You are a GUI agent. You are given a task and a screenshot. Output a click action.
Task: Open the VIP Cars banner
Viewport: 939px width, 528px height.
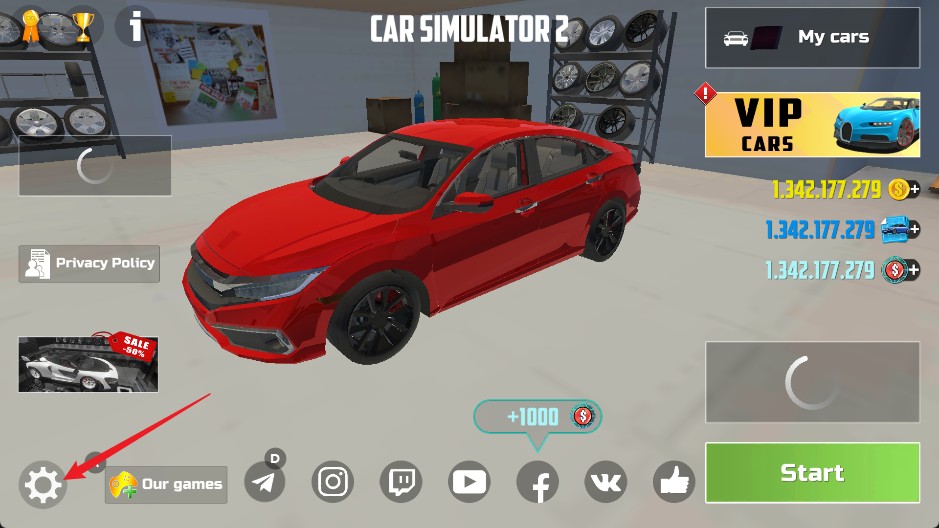[812, 125]
